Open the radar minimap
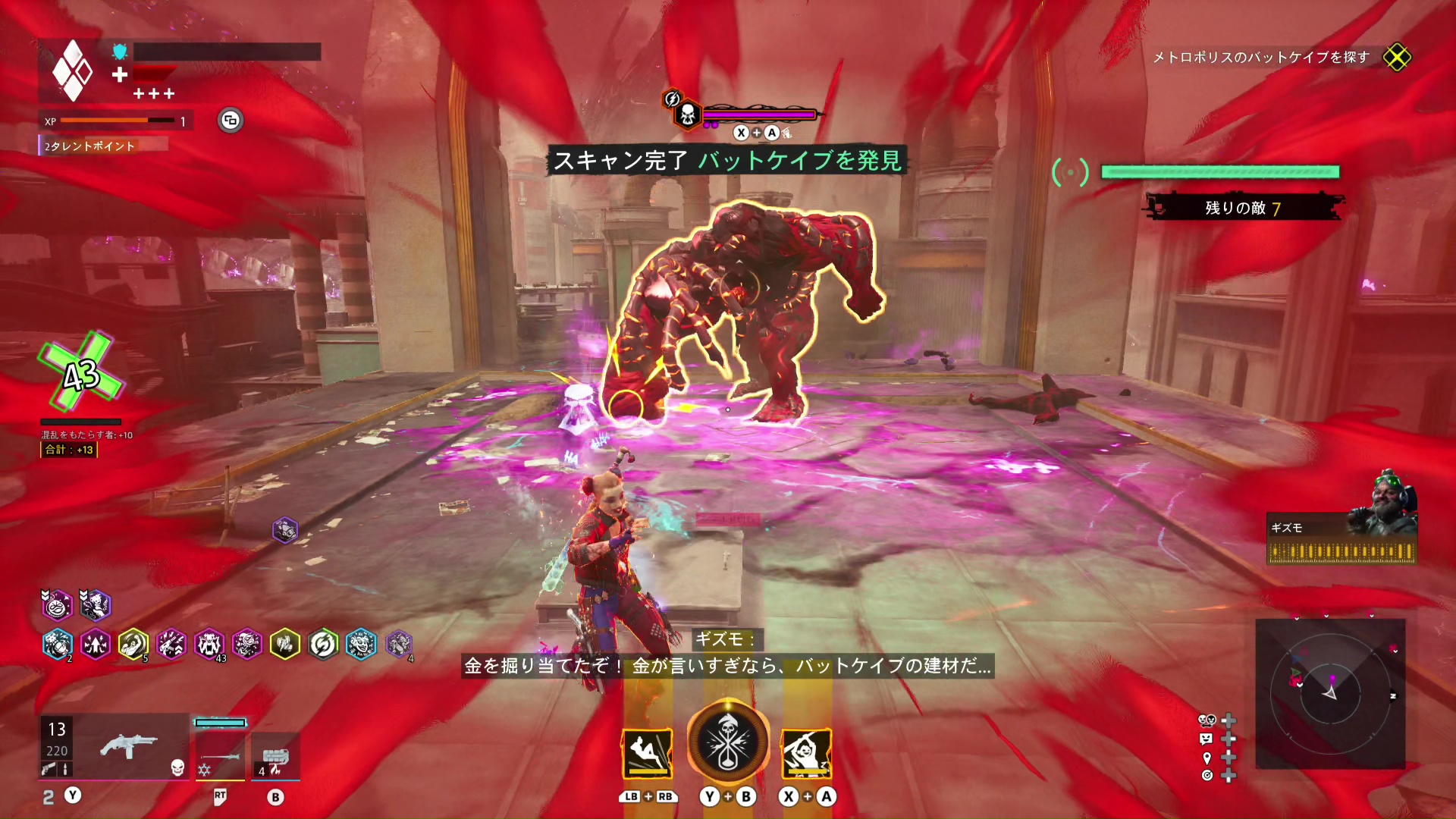Screen dimensions: 1456x819 1330,693
